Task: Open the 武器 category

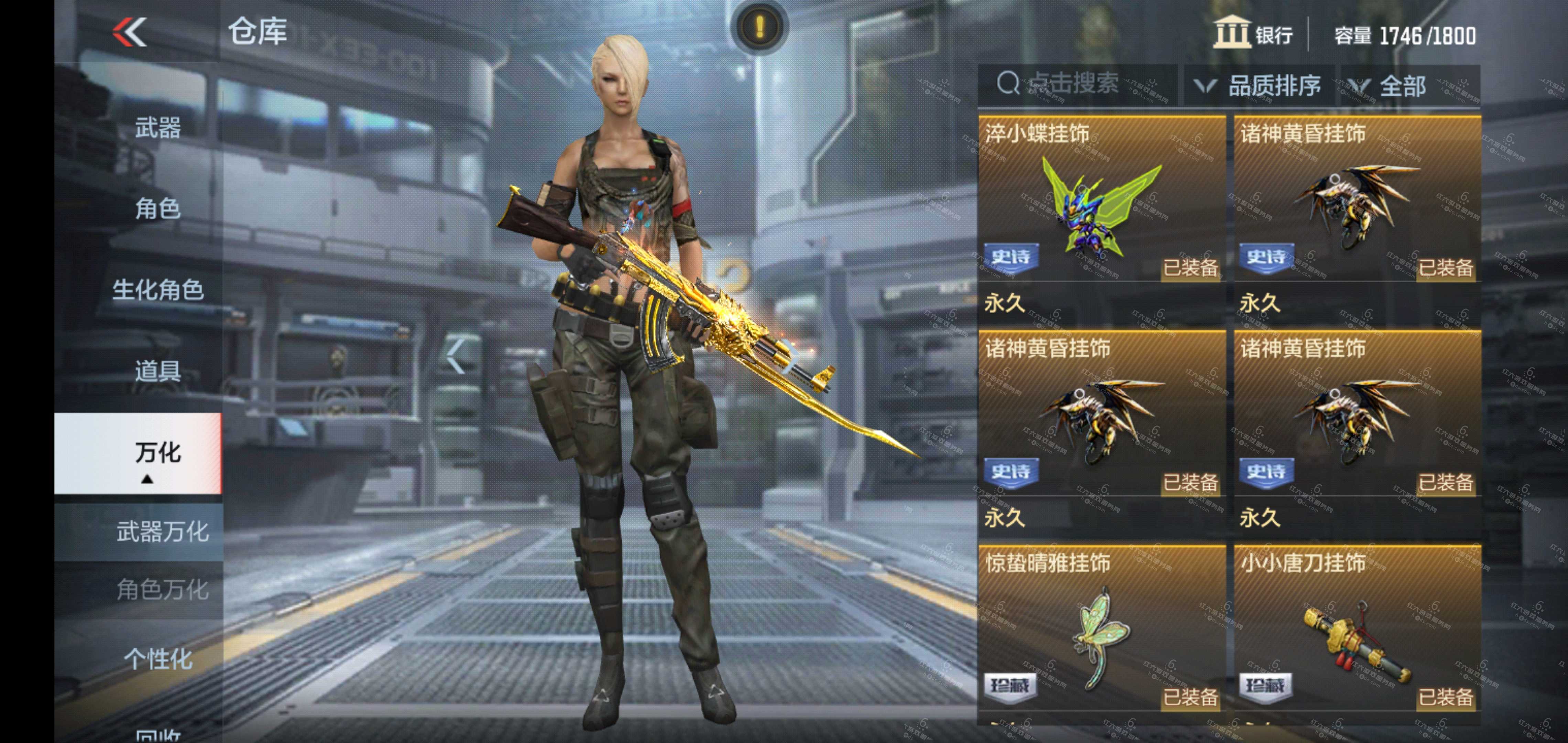Action: click(x=157, y=129)
